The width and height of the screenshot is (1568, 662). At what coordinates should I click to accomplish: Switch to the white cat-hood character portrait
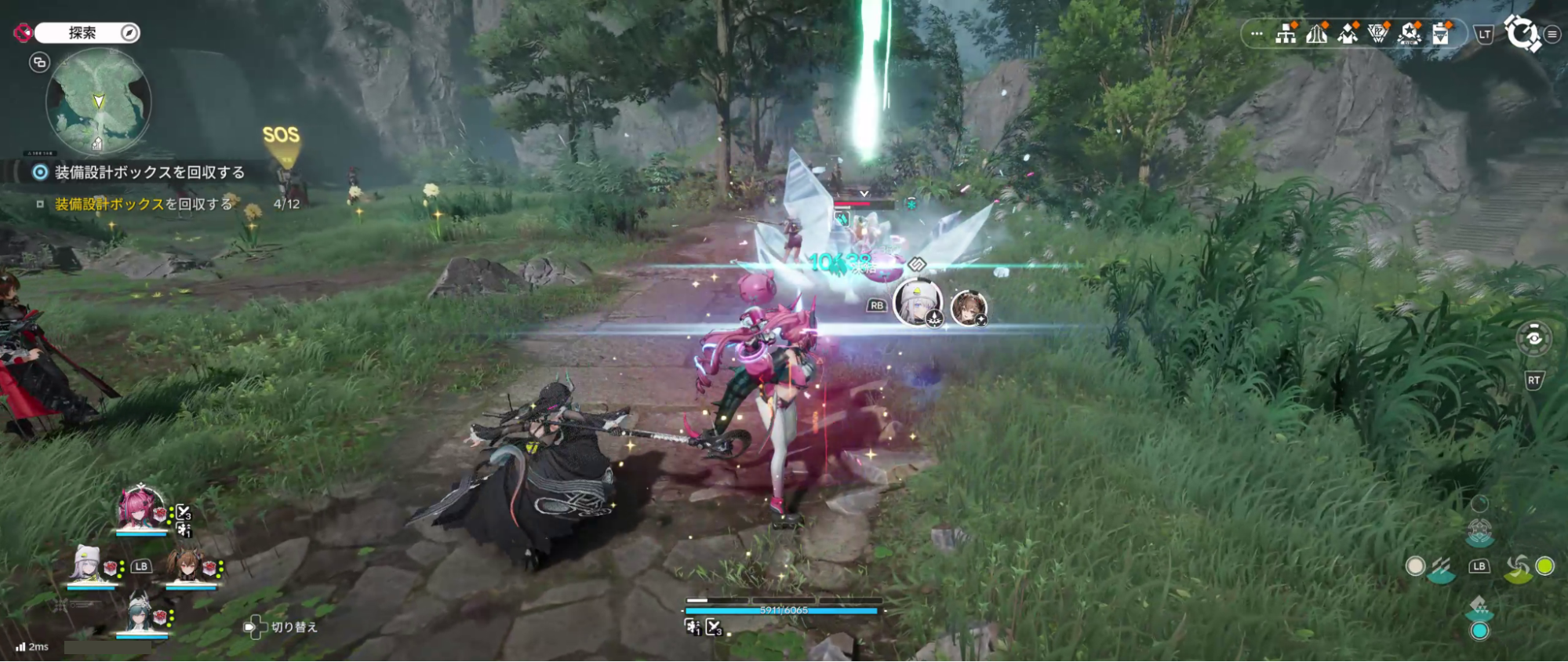click(x=87, y=564)
